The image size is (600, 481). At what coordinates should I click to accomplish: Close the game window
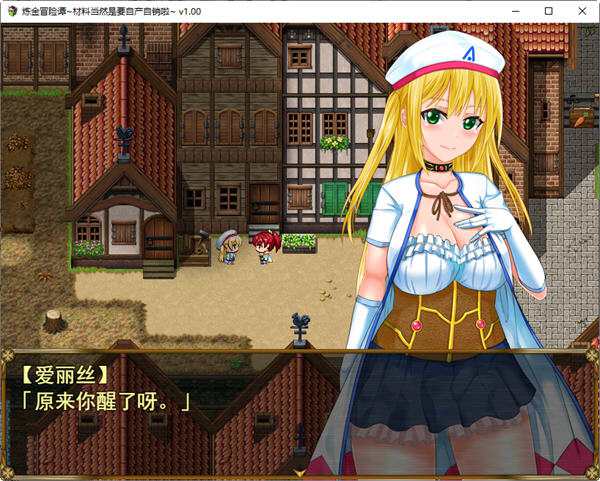[x=580, y=10]
